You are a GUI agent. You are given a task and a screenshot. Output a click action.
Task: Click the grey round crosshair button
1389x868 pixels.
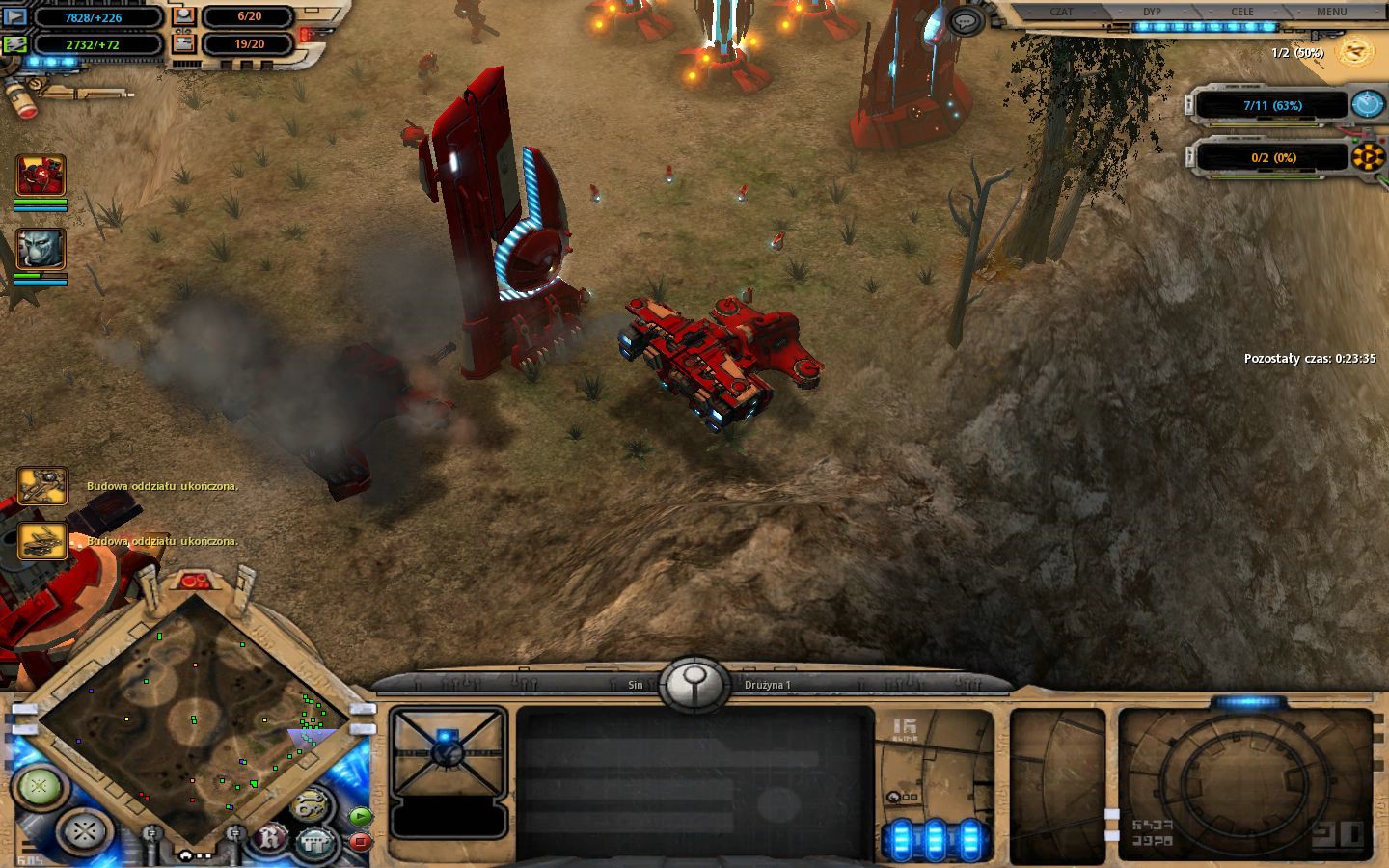[x=85, y=829]
